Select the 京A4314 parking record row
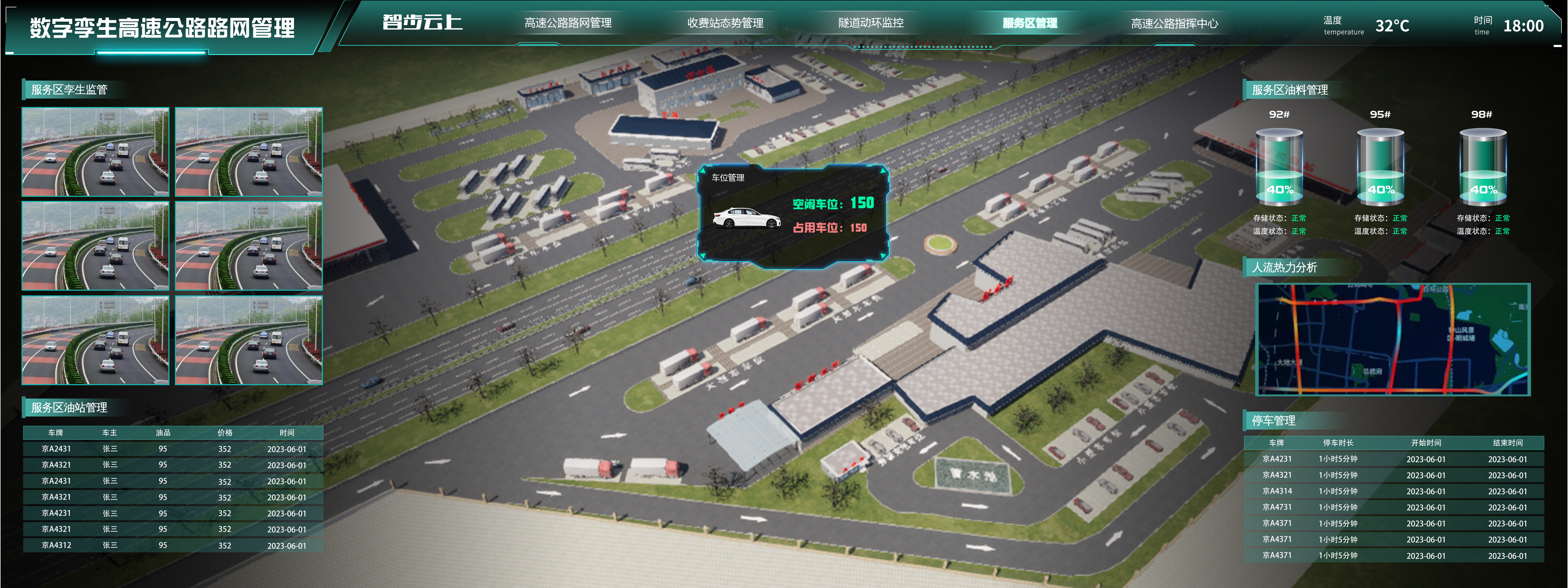 point(1394,491)
